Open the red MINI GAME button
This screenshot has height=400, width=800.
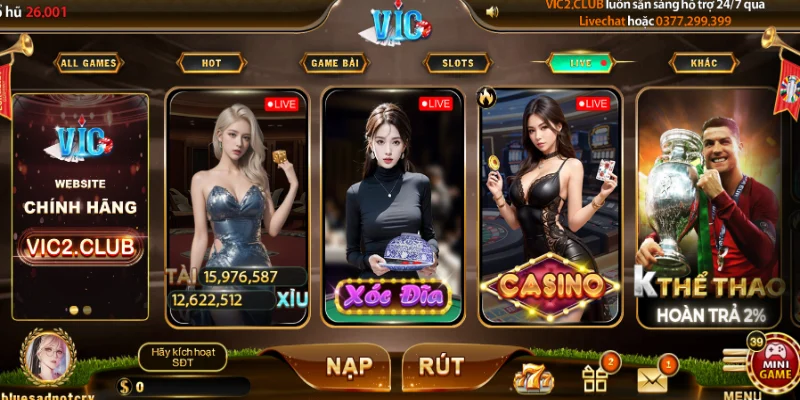pos(773,363)
